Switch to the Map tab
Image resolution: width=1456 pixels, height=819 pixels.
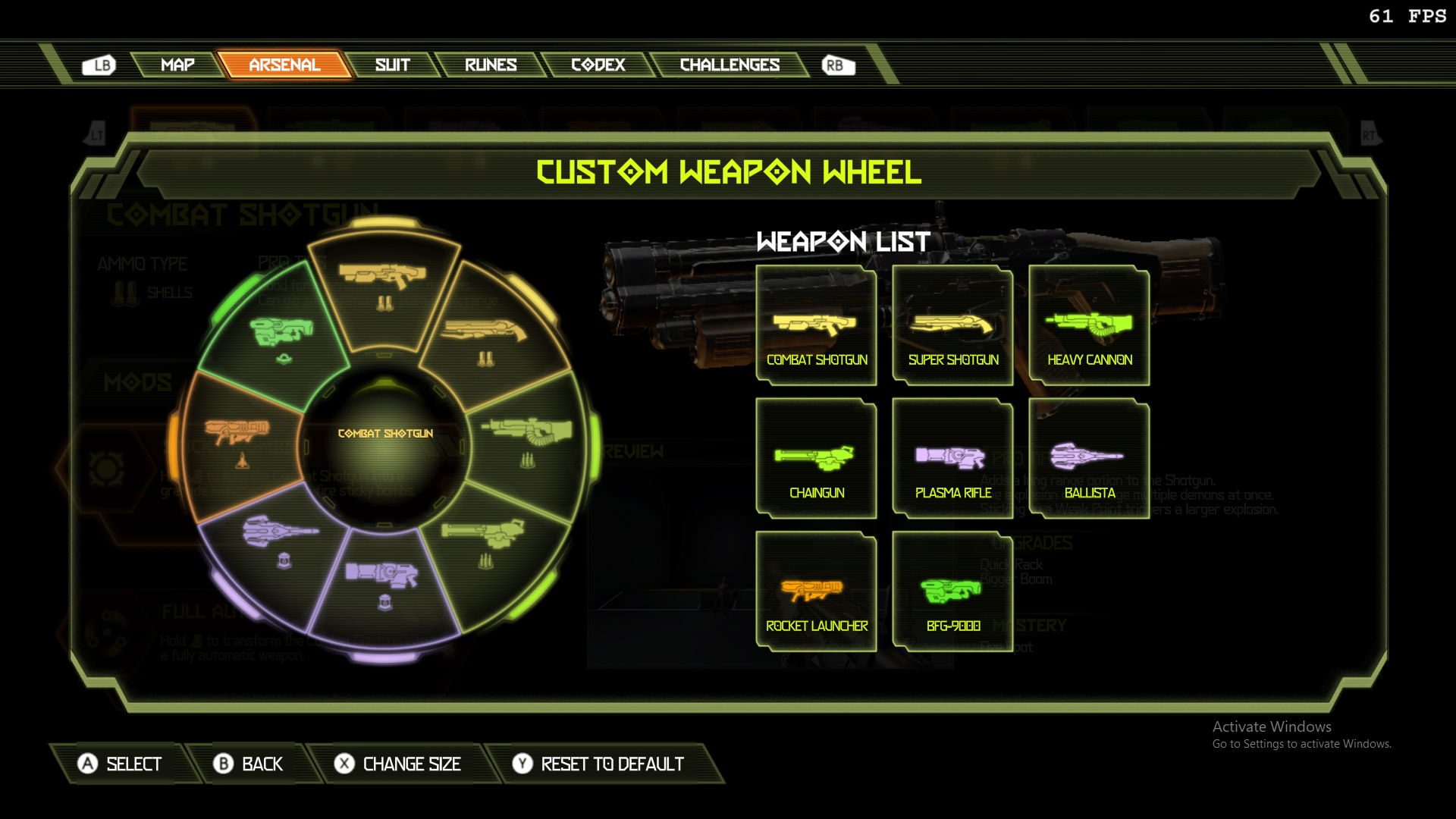(177, 65)
